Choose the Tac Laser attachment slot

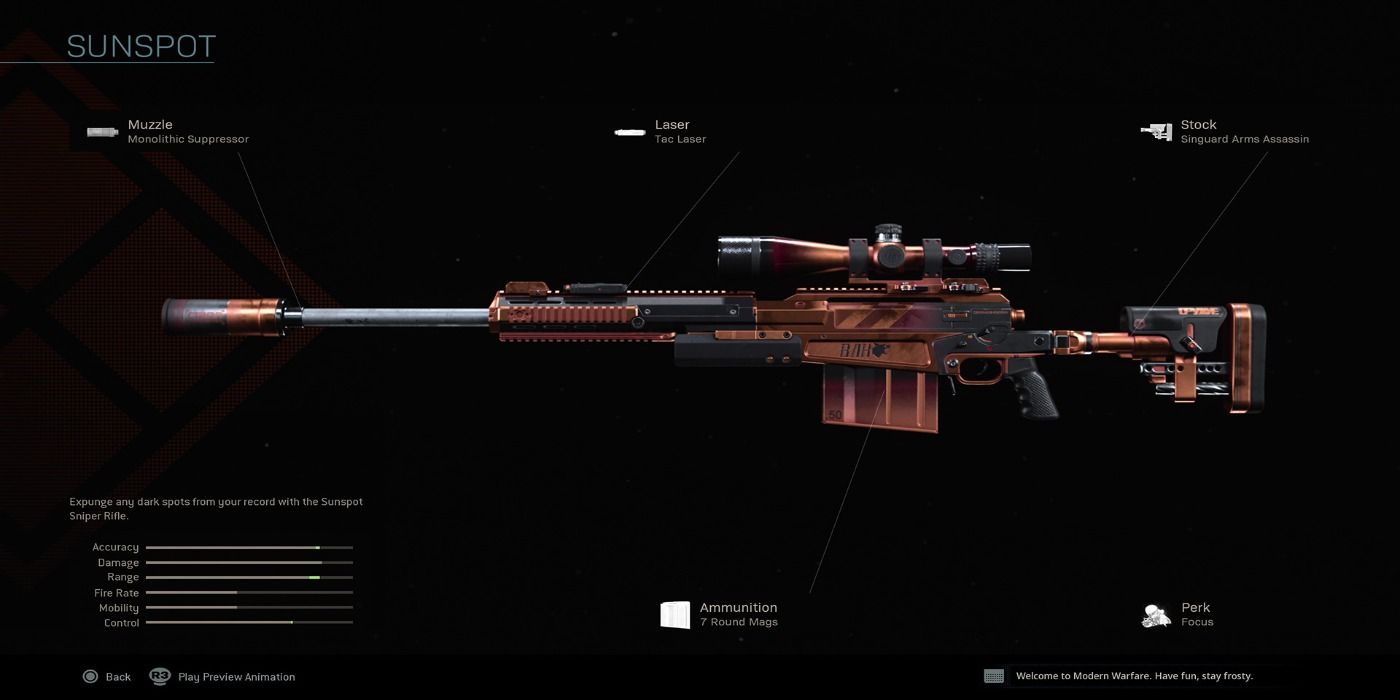click(x=661, y=132)
